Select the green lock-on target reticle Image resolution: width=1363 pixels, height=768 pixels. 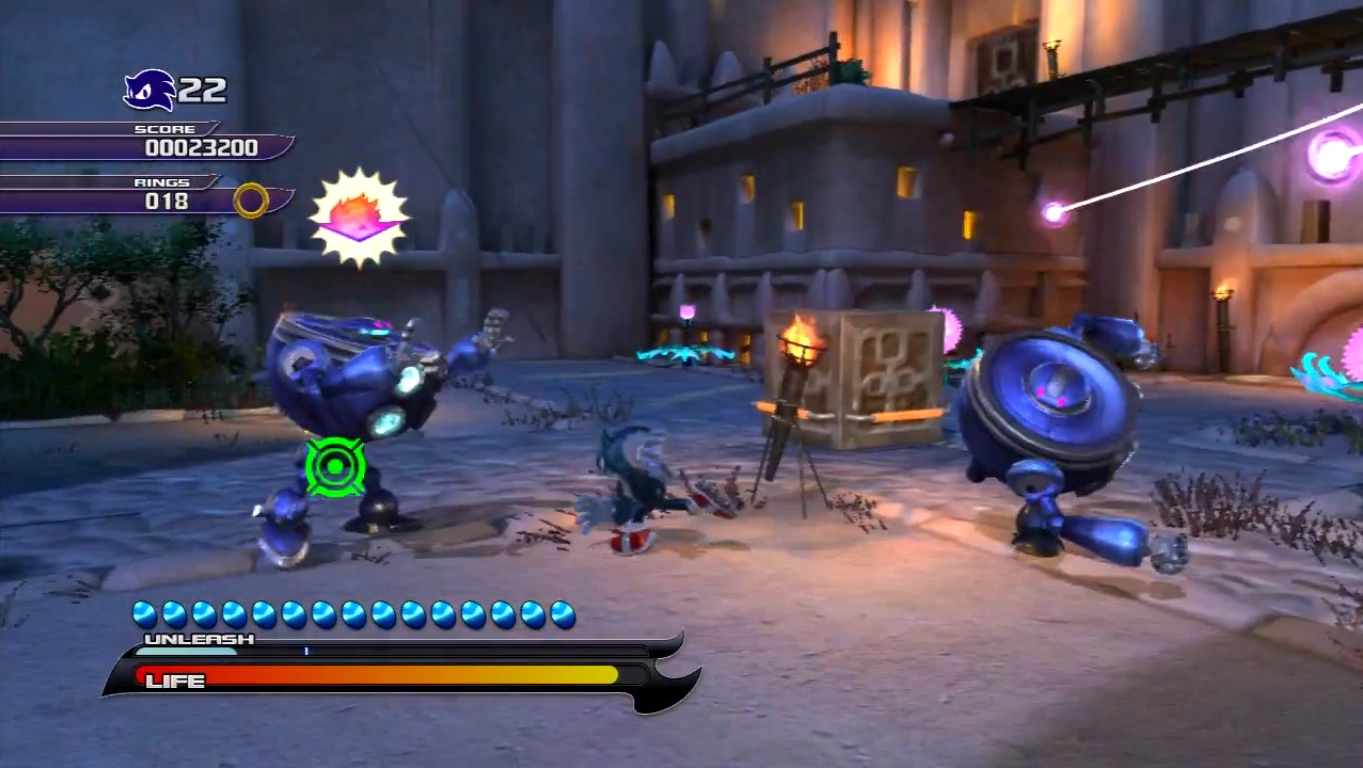coord(335,466)
